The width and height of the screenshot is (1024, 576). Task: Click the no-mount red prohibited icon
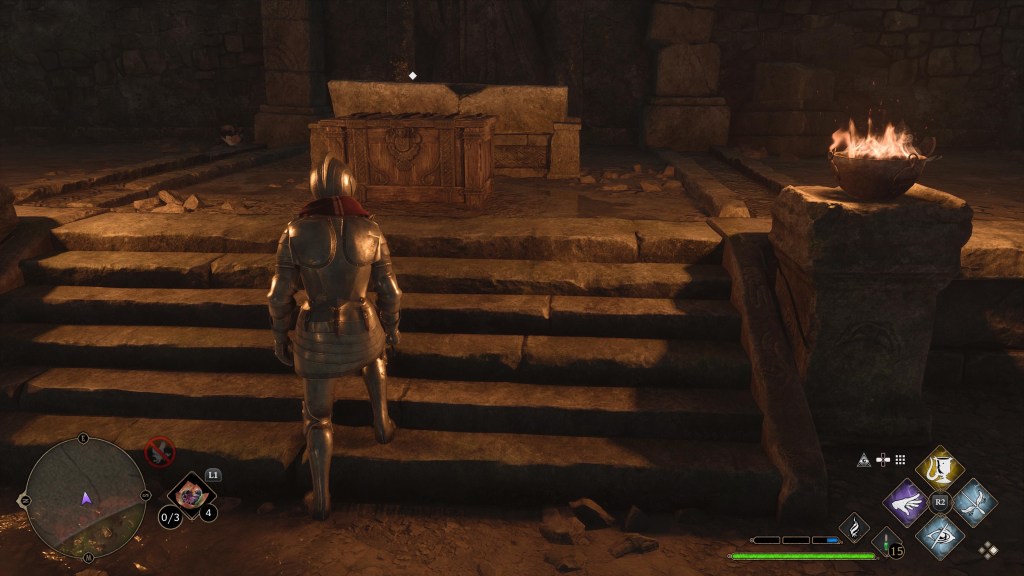(160, 452)
